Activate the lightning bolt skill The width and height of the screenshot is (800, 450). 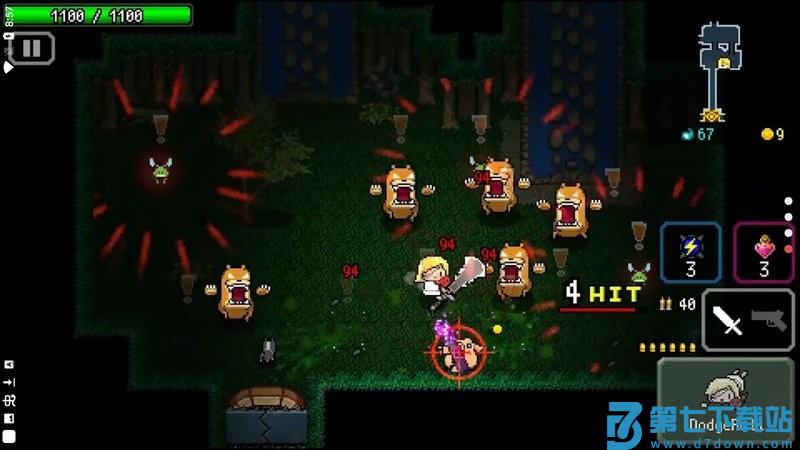690,252
